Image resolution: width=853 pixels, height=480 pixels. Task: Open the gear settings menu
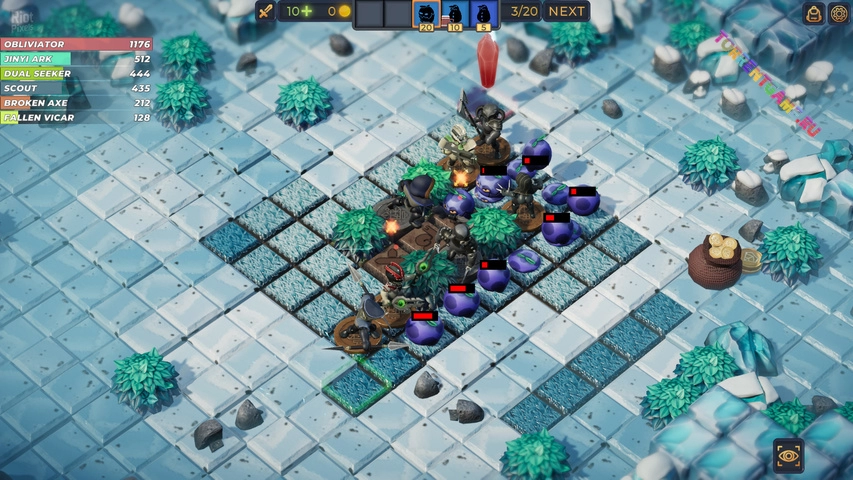tap(839, 12)
